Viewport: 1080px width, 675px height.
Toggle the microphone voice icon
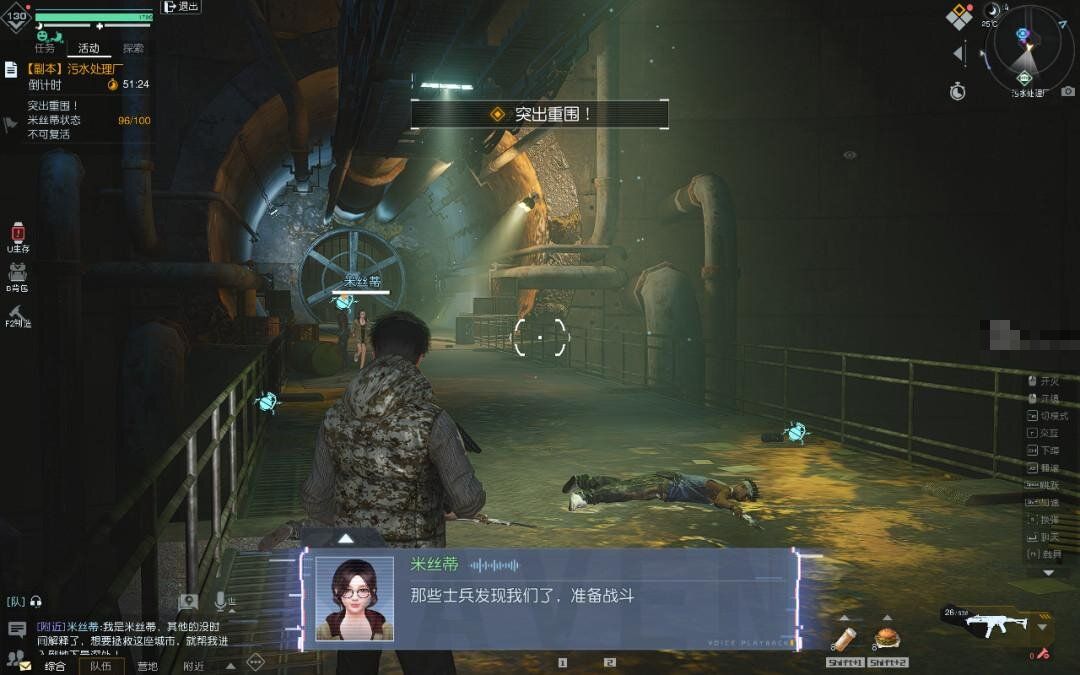221,601
